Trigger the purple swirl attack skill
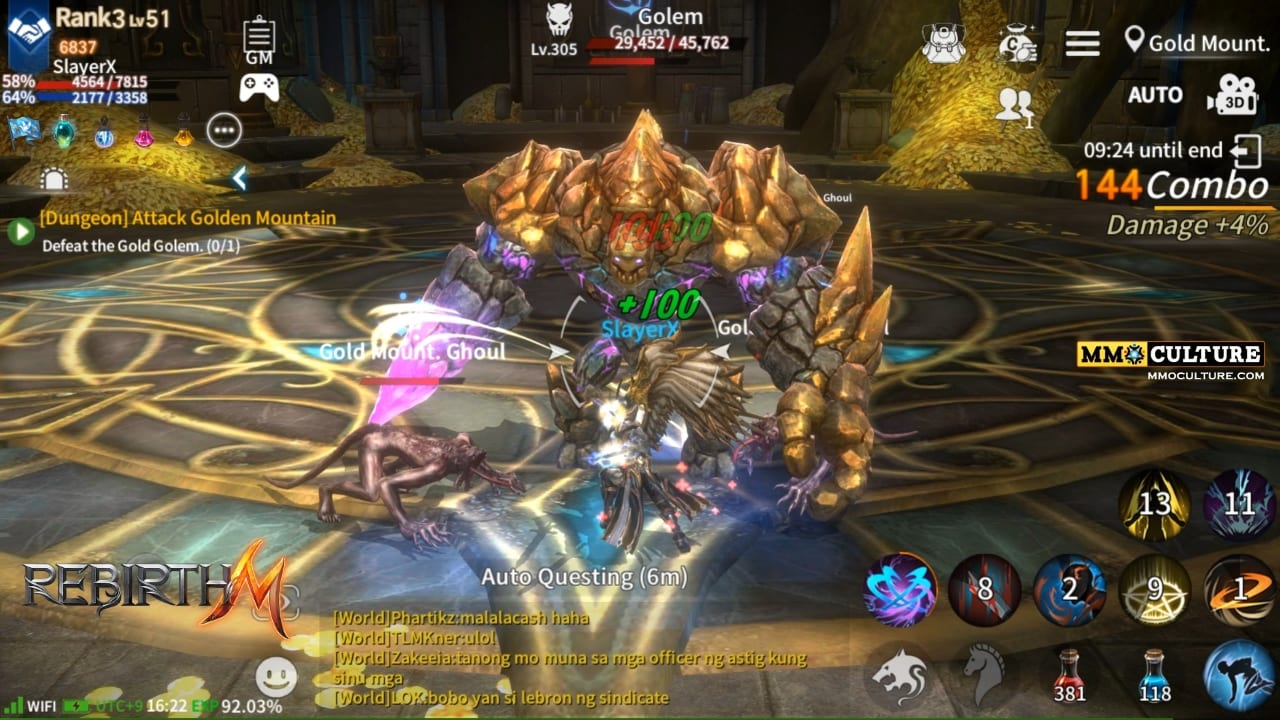 pyautogui.click(x=900, y=590)
